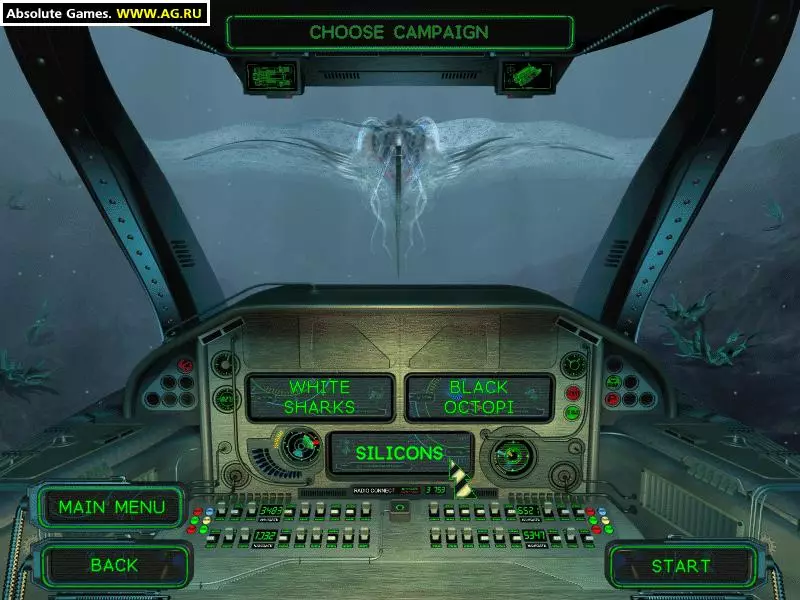Choose the Black Octopi campaign
Screen dimensions: 800x600
pyautogui.click(x=478, y=397)
